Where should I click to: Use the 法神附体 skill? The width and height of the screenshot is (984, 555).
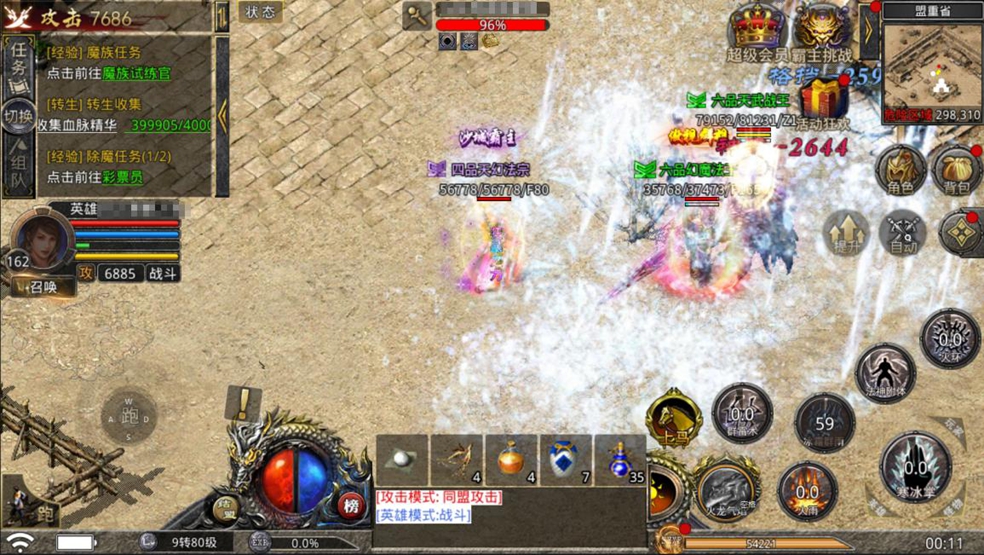[x=885, y=372]
